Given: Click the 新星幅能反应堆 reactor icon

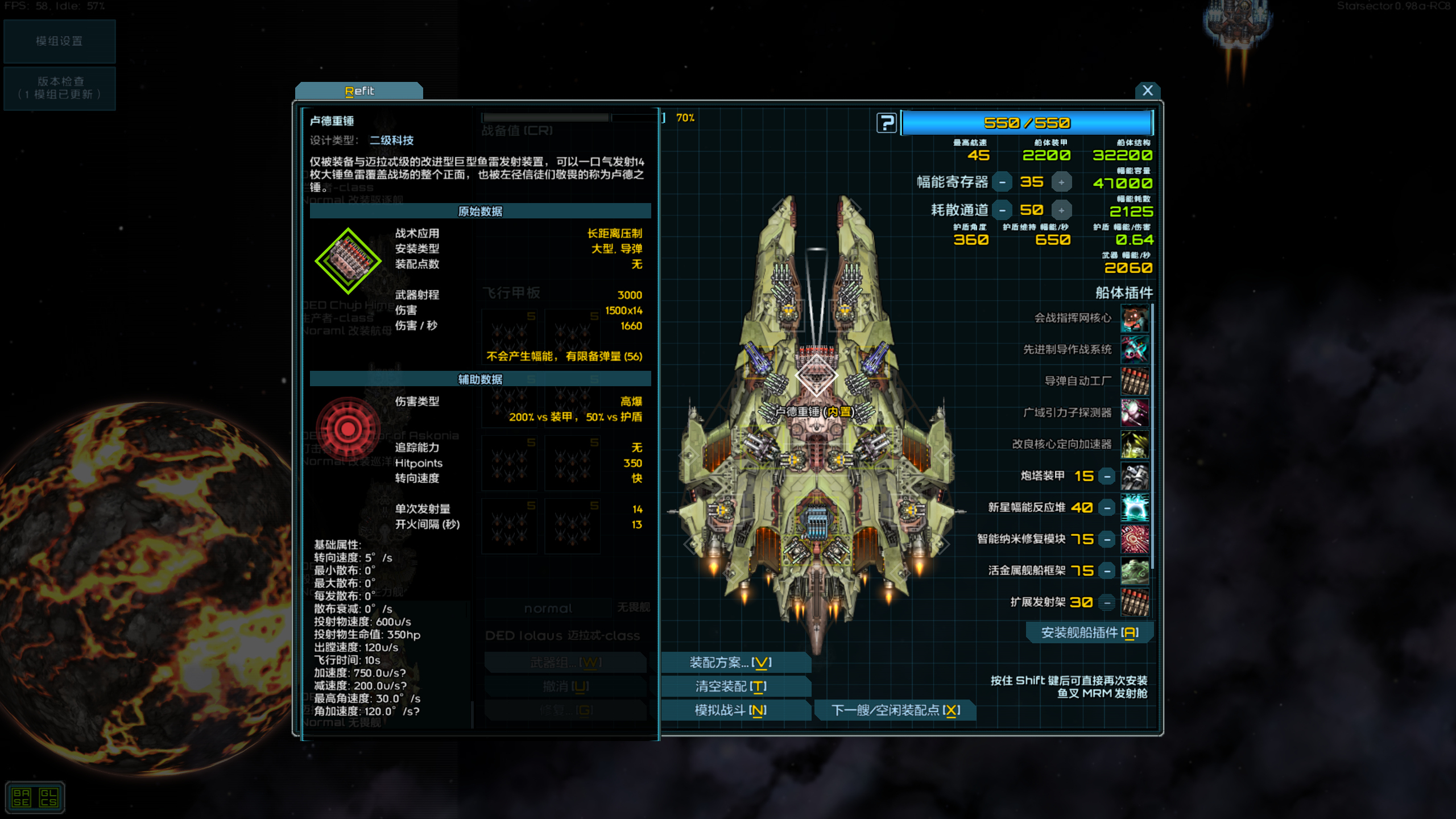Looking at the screenshot, I should [x=1134, y=507].
